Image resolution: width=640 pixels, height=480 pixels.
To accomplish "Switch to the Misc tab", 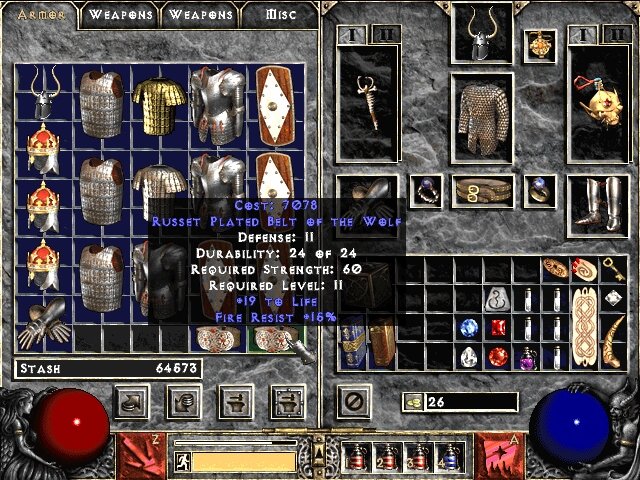I will click(x=281, y=15).
